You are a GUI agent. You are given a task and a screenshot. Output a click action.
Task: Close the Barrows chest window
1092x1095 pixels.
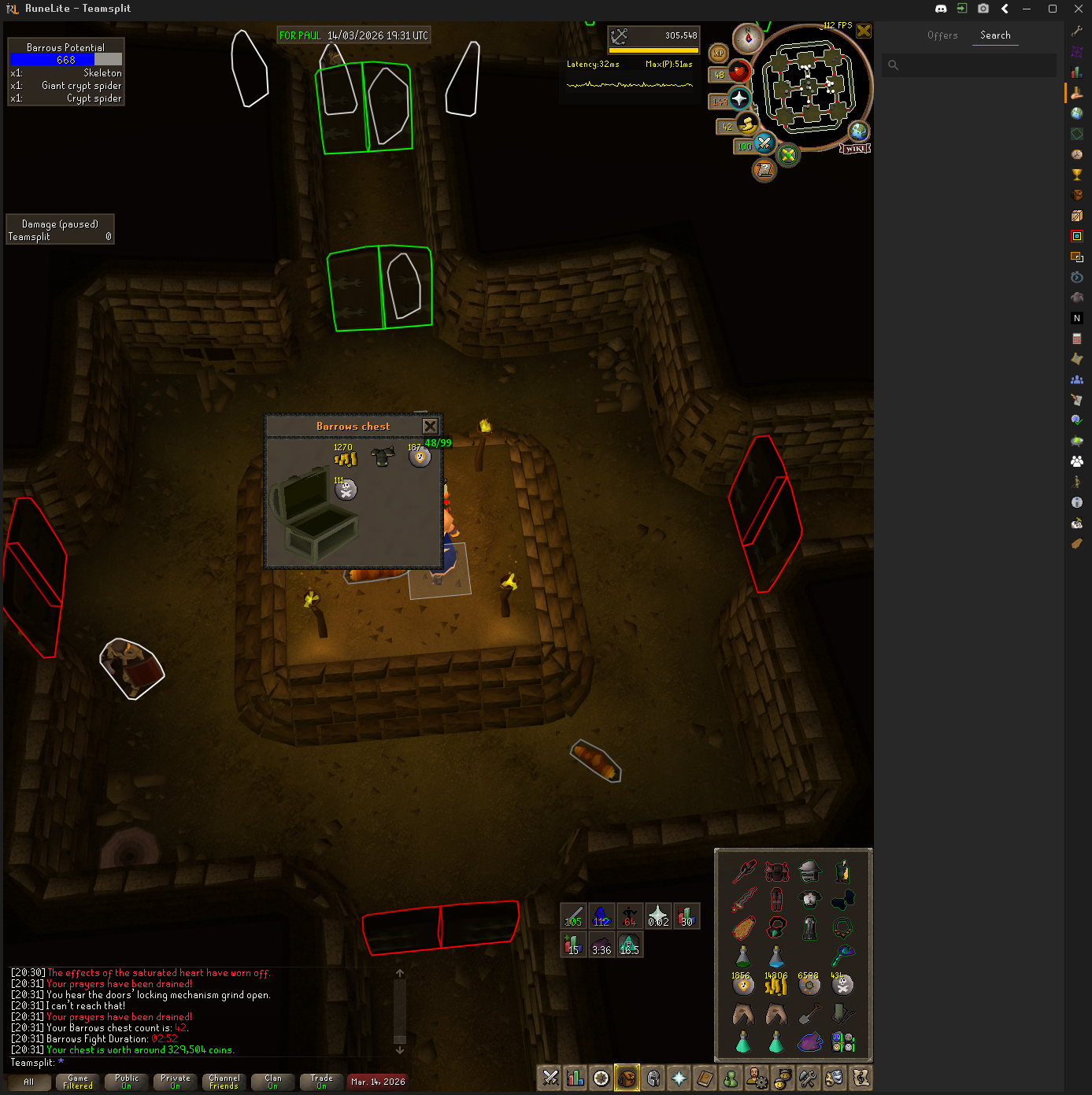tap(430, 426)
